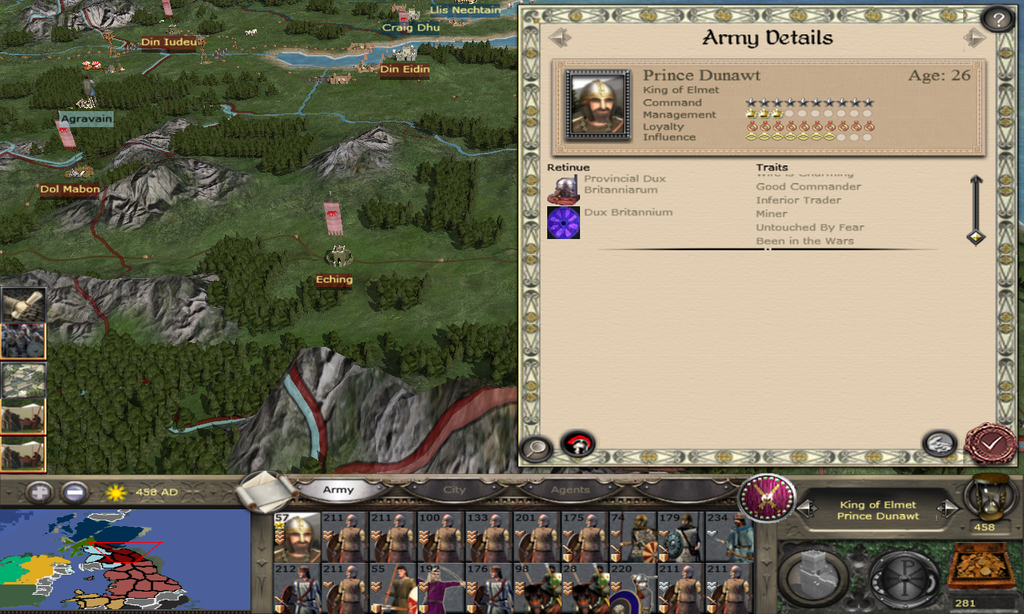This screenshot has height=614, width=1024.
Task: Switch to the Army tab
Action: coord(338,490)
